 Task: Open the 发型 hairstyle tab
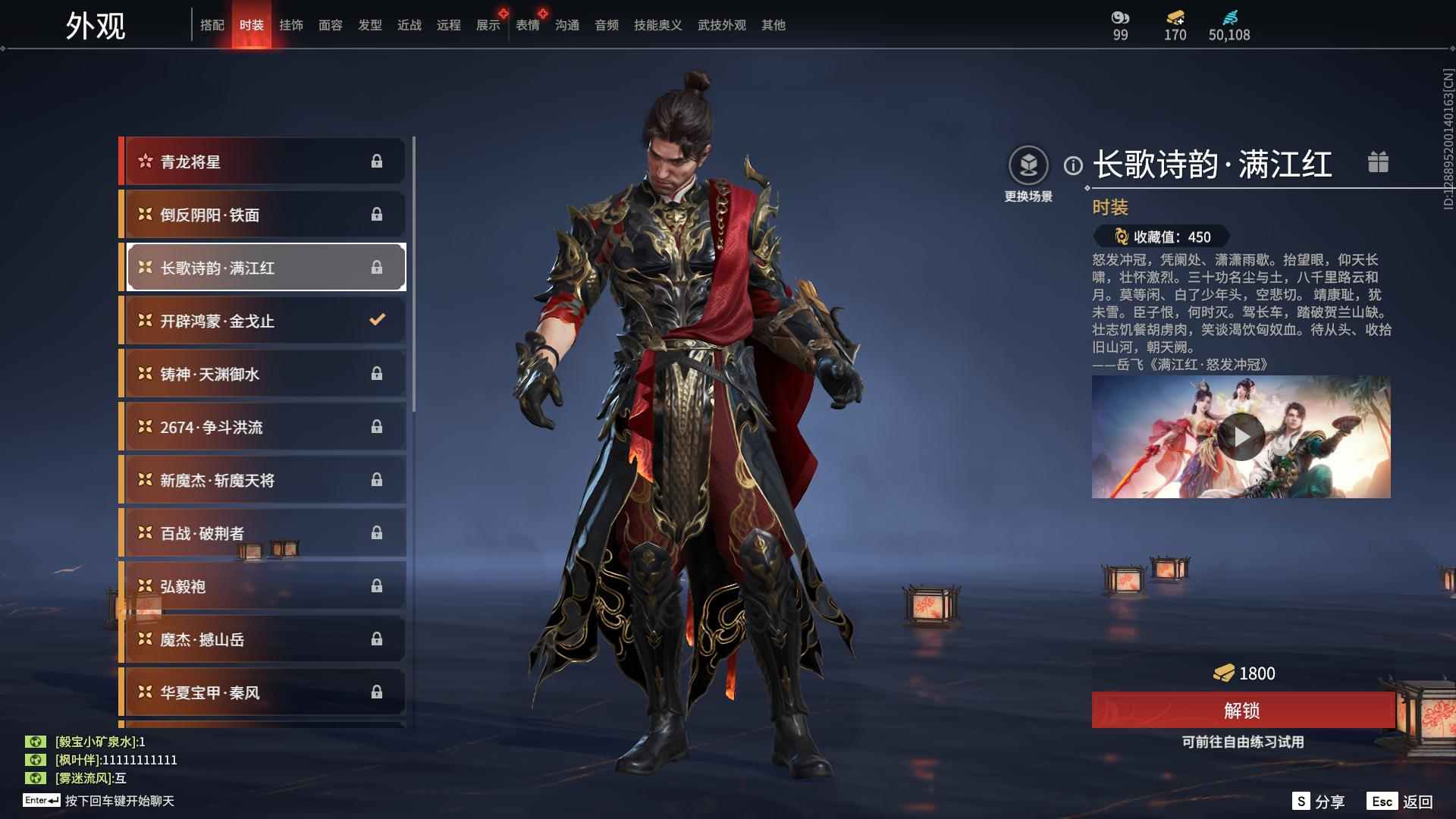369,25
